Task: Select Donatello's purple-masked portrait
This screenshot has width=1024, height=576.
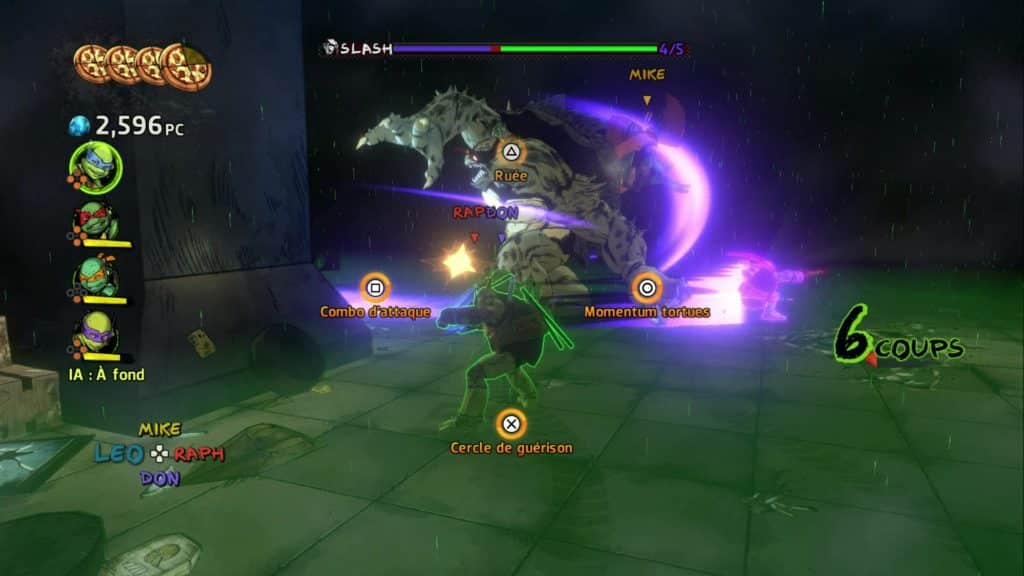Action: point(98,333)
